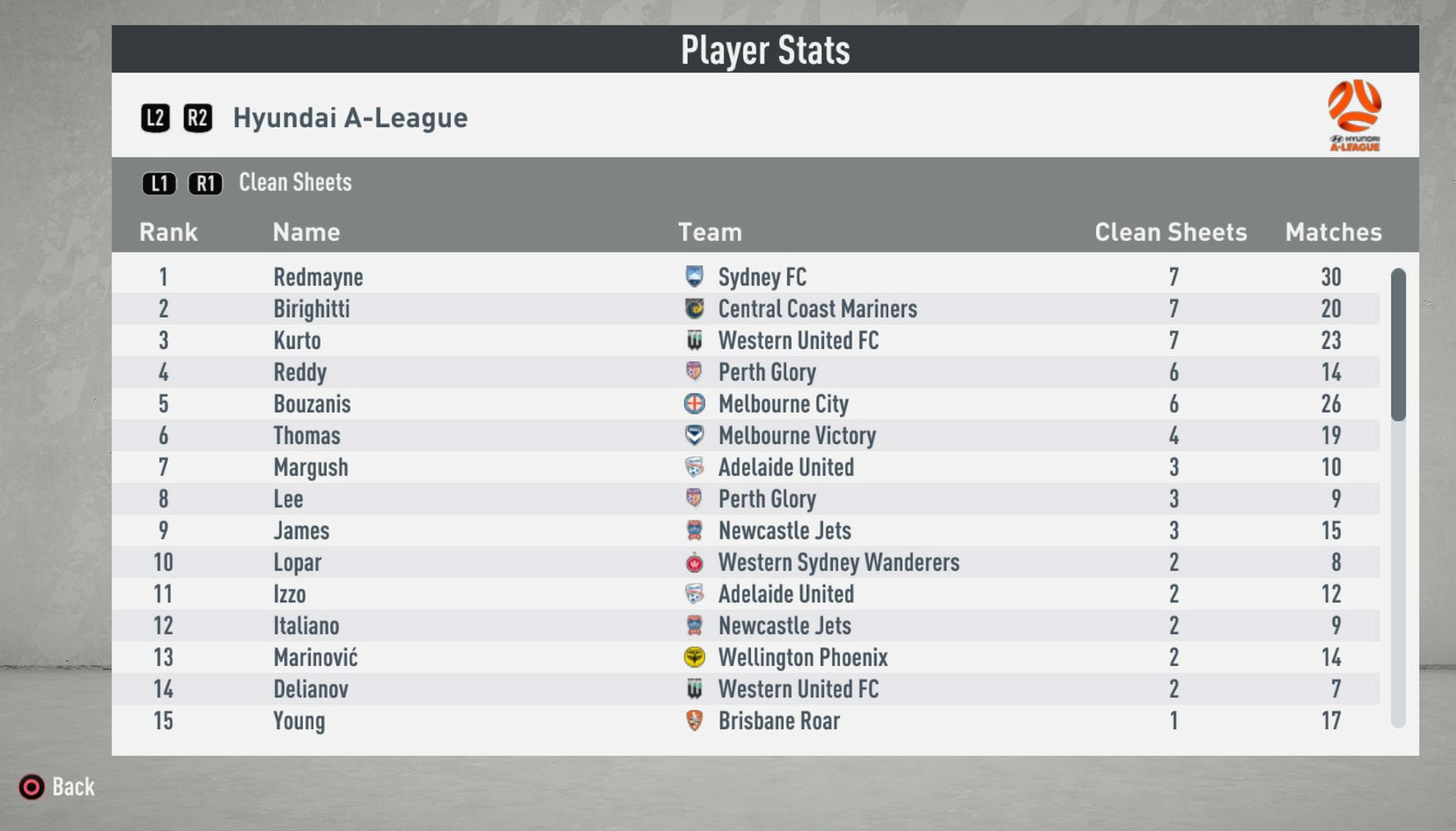The height and width of the screenshot is (831, 1456).
Task: Click the Brisbane Roar club badge
Action: pyautogui.click(x=695, y=721)
